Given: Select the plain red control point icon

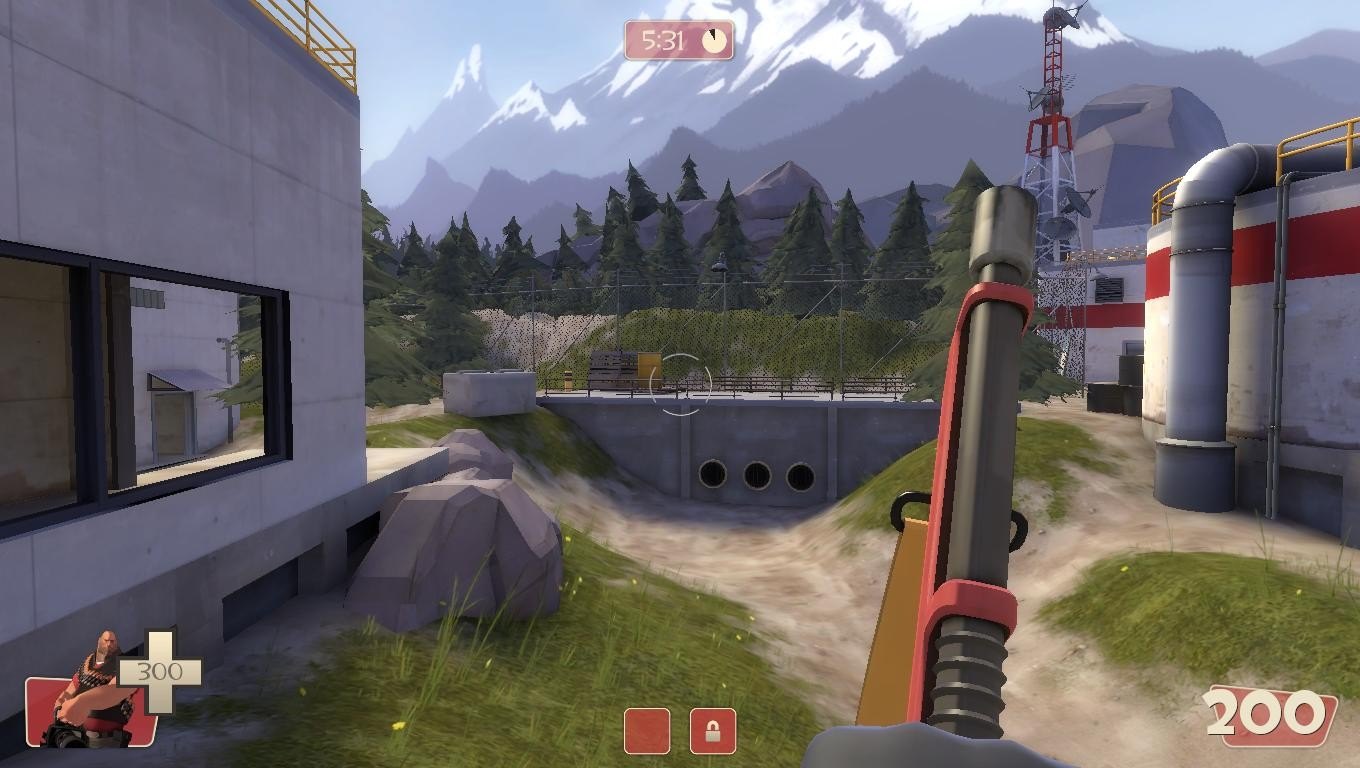Looking at the screenshot, I should [647, 731].
